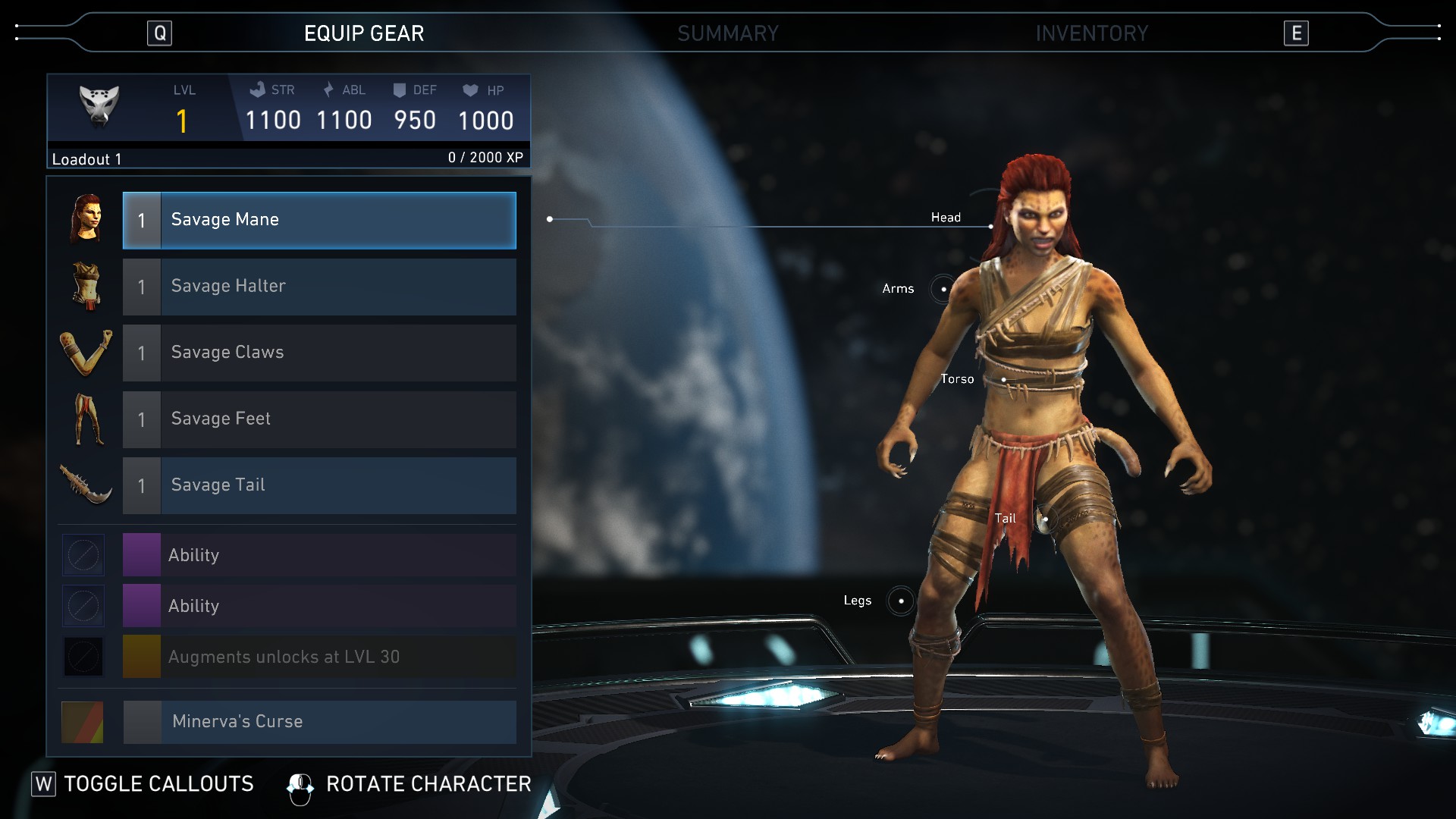This screenshot has height=819, width=1456.
Task: Click the Savage Tail thumbnail icon
Action: [86, 485]
